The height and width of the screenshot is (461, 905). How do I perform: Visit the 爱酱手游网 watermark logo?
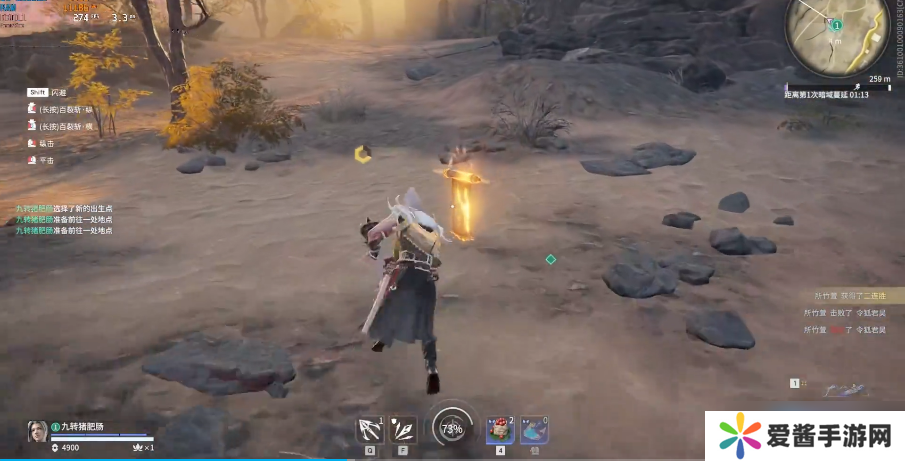click(805, 436)
